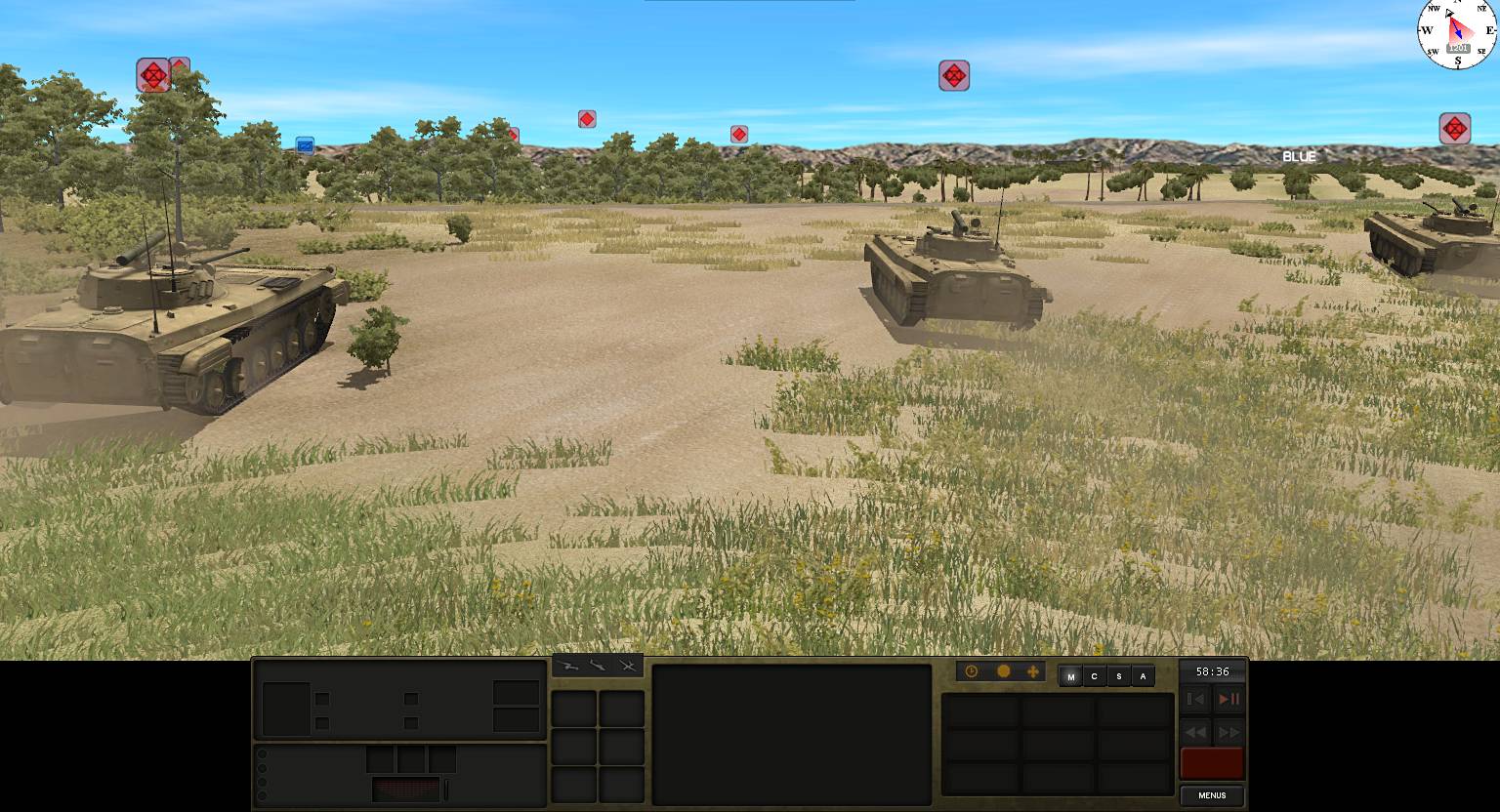Image resolution: width=1500 pixels, height=812 pixels.
Task: Click the orange cross movement icon
Action: tap(1034, 671)
